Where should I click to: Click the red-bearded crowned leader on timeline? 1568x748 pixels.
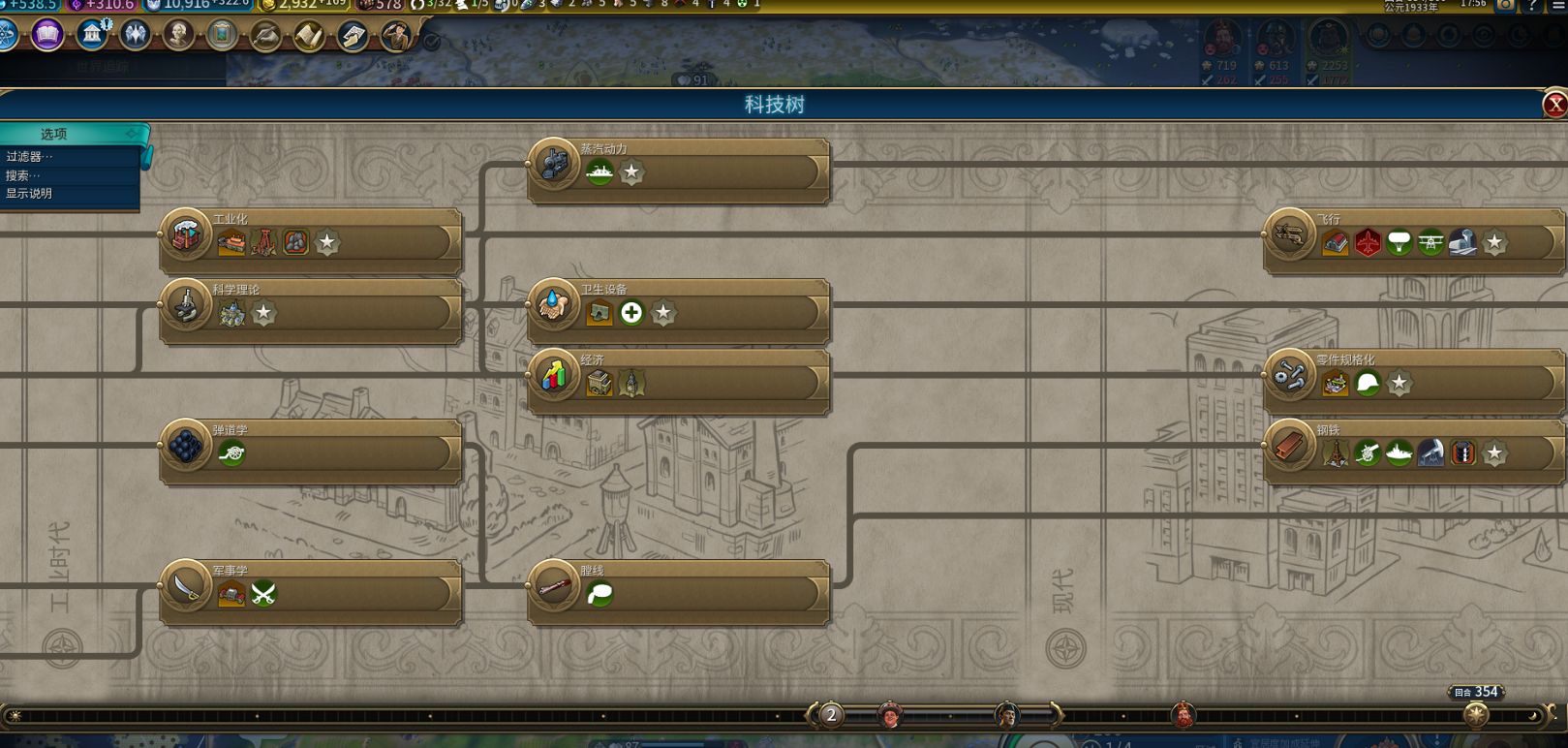1183,716
